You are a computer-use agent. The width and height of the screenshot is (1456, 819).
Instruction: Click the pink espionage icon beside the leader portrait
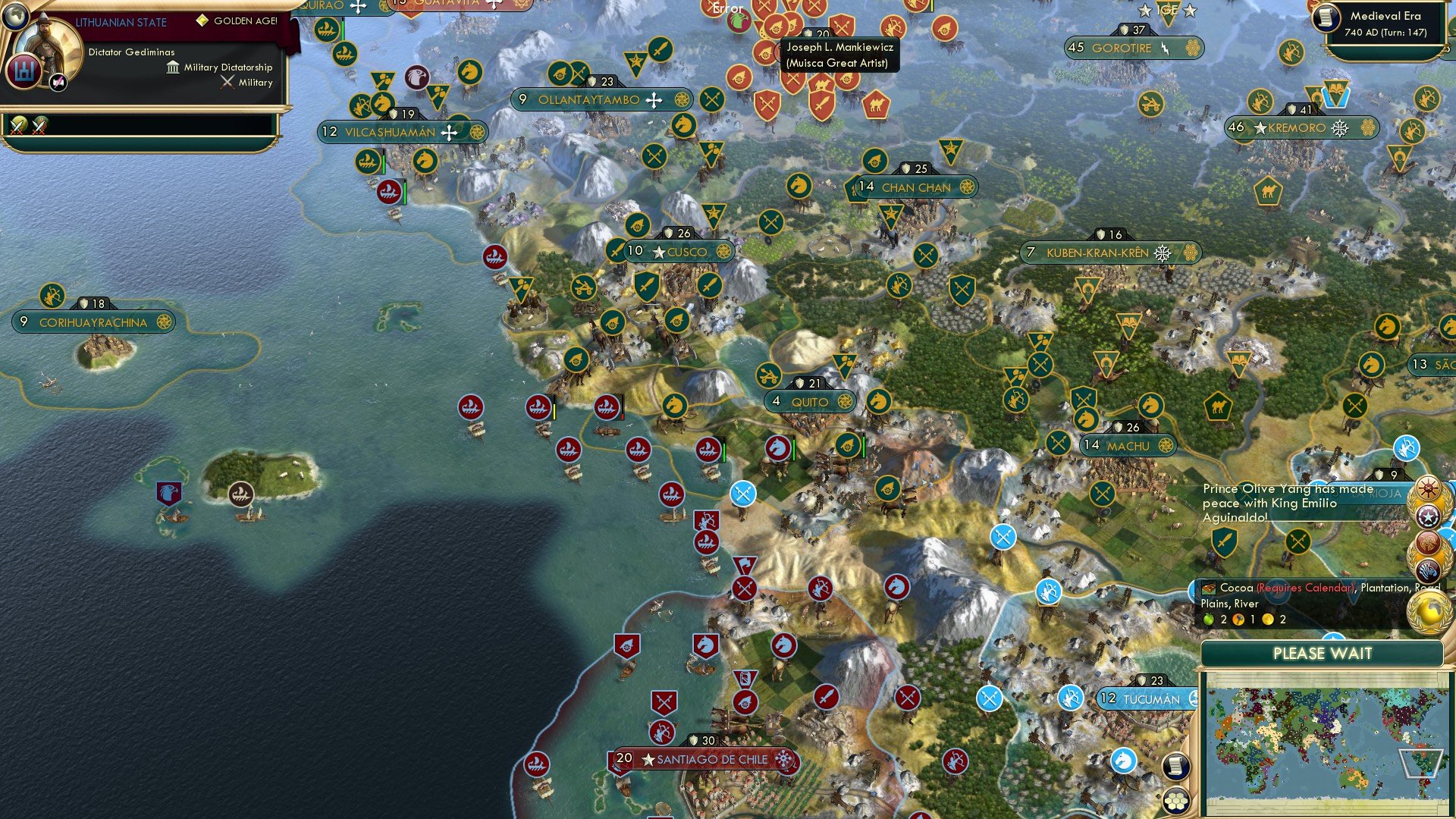58,82
